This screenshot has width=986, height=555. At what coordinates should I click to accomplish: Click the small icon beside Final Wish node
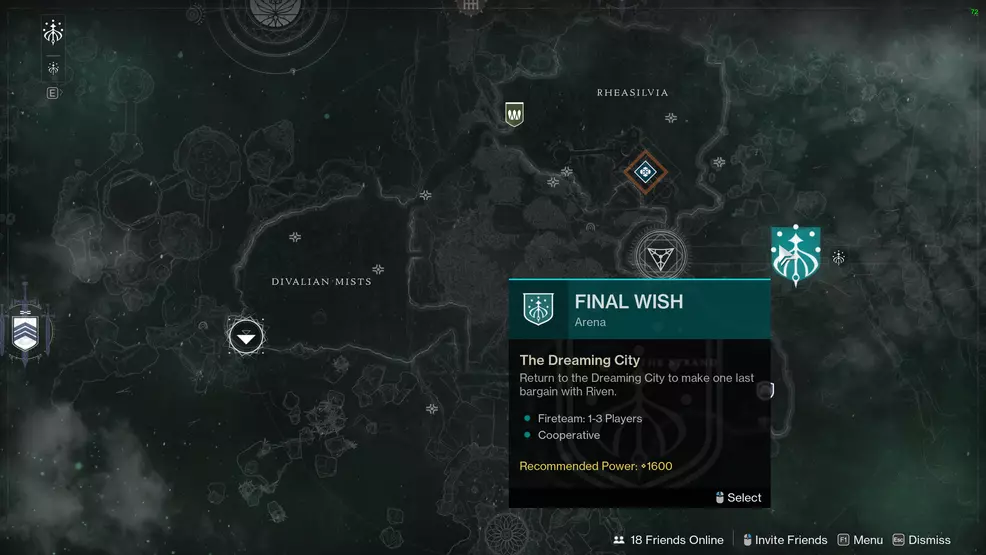[x=839, y=258]
